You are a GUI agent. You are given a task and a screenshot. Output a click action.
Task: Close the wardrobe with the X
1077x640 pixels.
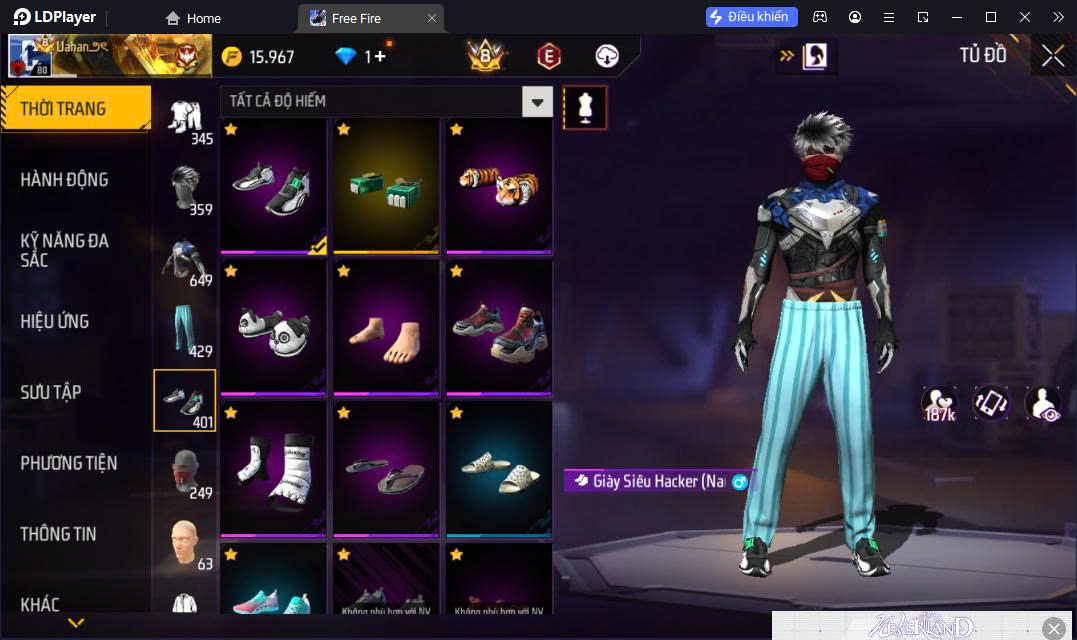click(x=1053, y=56)
